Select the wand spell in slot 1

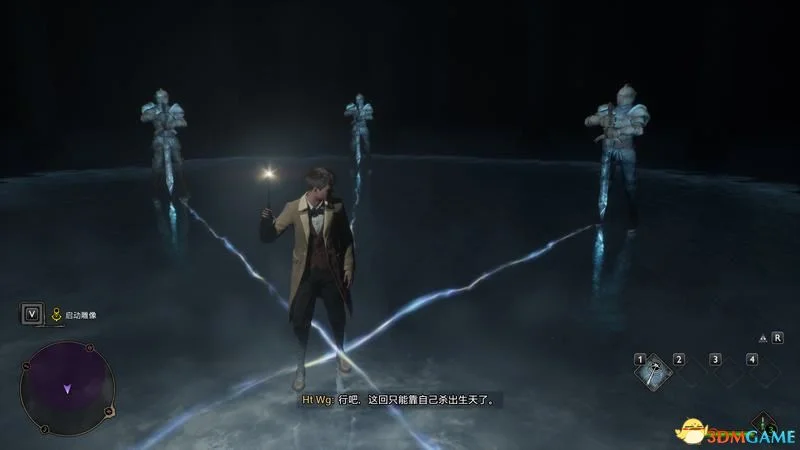coord(654,372)
